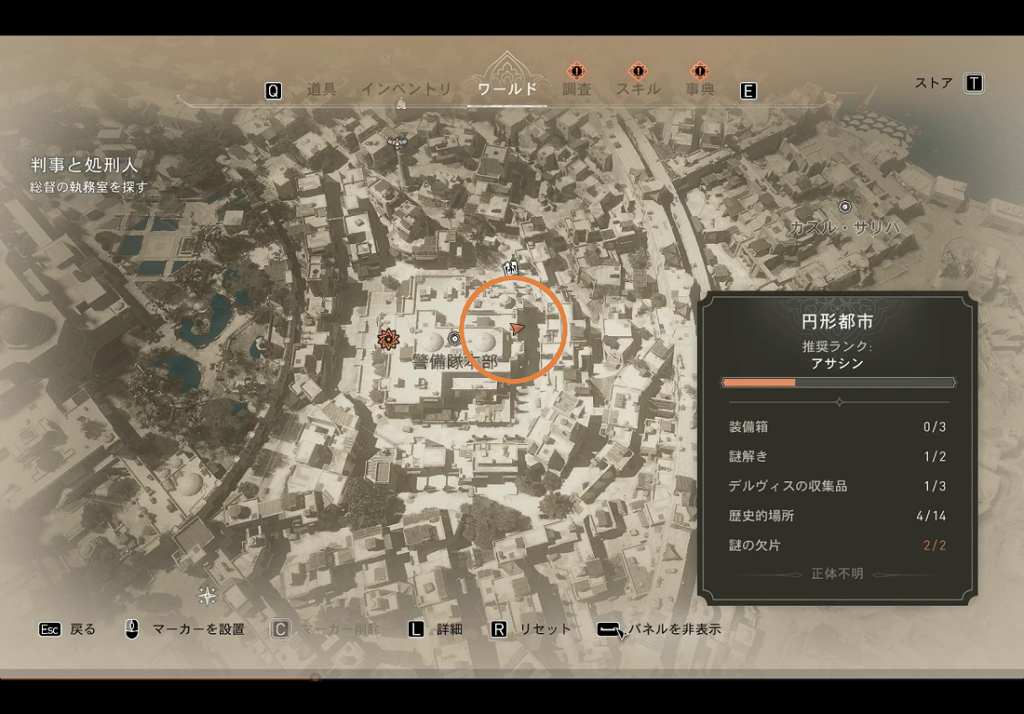Switch to the インベントリ tab
Screen dimensions: 1024x714
click(x=406, y=90)
